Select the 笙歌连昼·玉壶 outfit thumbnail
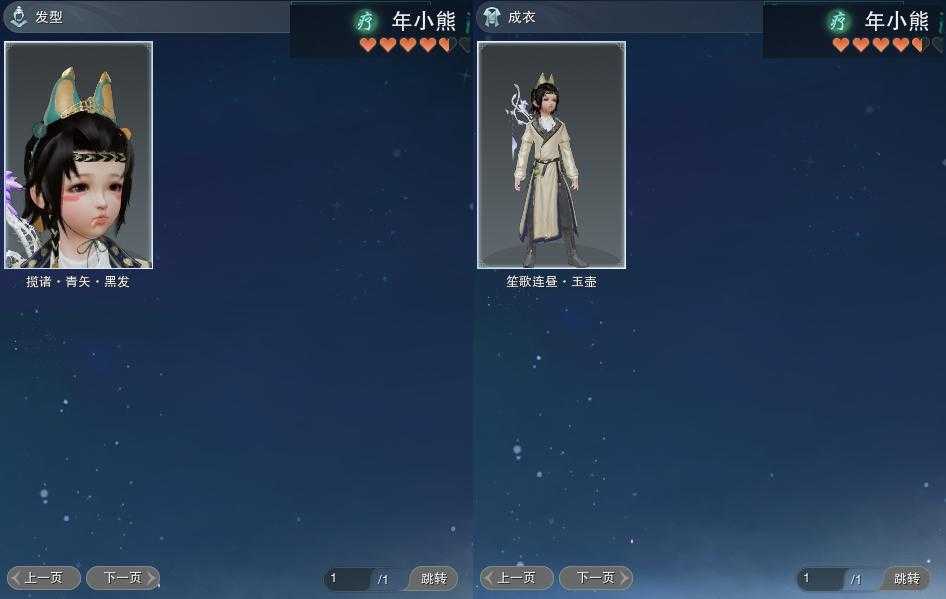The width and height of the screenshot is (946, 599). pos(552,155)
